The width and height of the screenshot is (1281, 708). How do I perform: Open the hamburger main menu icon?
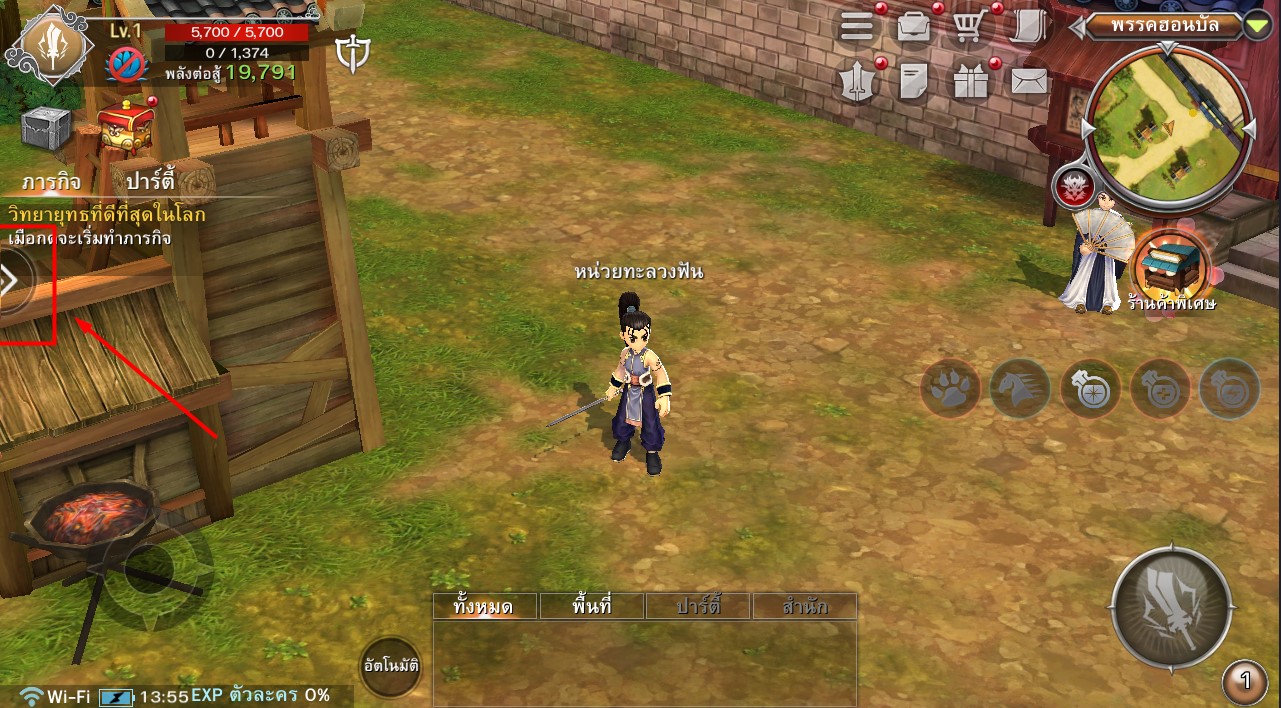pyautogui.click(x=857, y=27)
